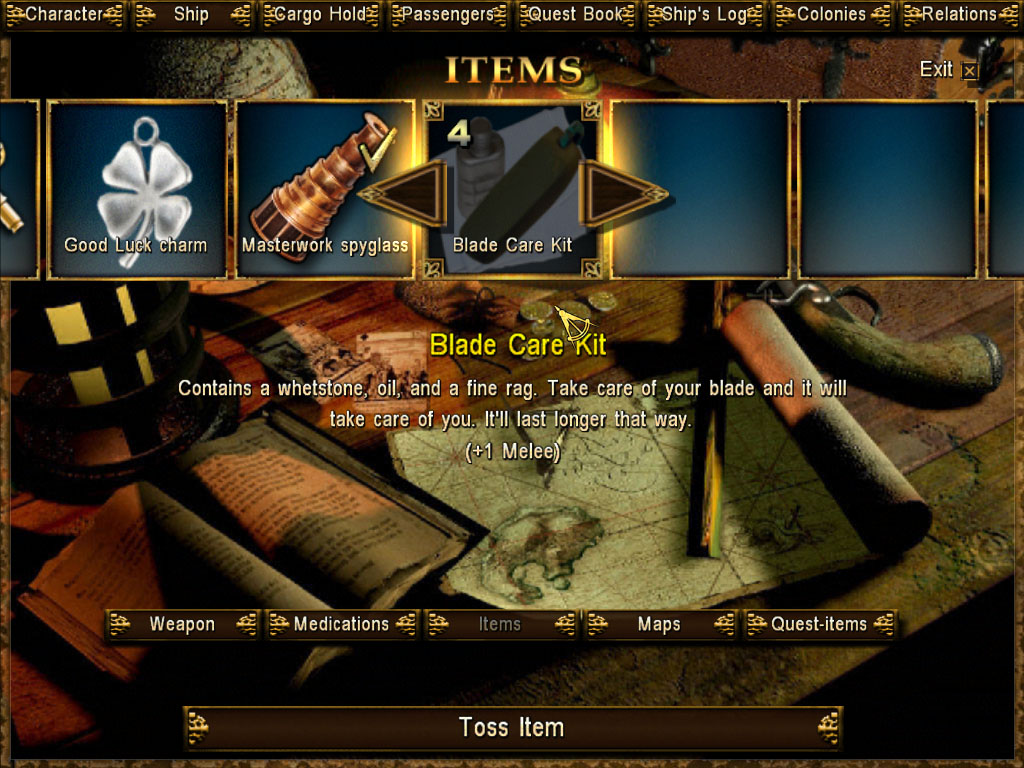1024x768 pixels.
Task: Show the Ship's Log
Action: pyautogui.click(x=704, y=15)
